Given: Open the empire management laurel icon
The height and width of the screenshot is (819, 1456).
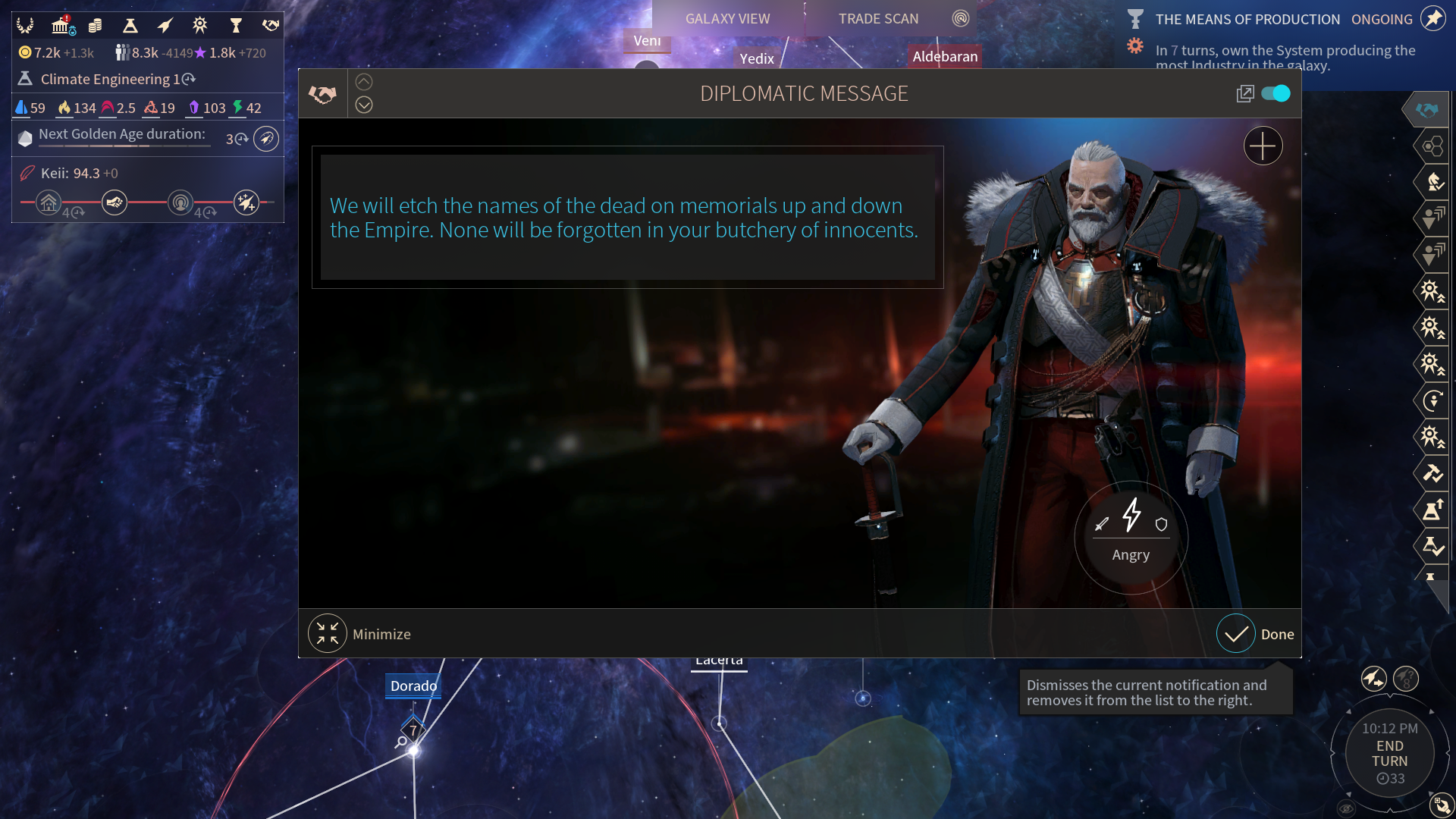Looking at the screenshot, I should 25,26.
